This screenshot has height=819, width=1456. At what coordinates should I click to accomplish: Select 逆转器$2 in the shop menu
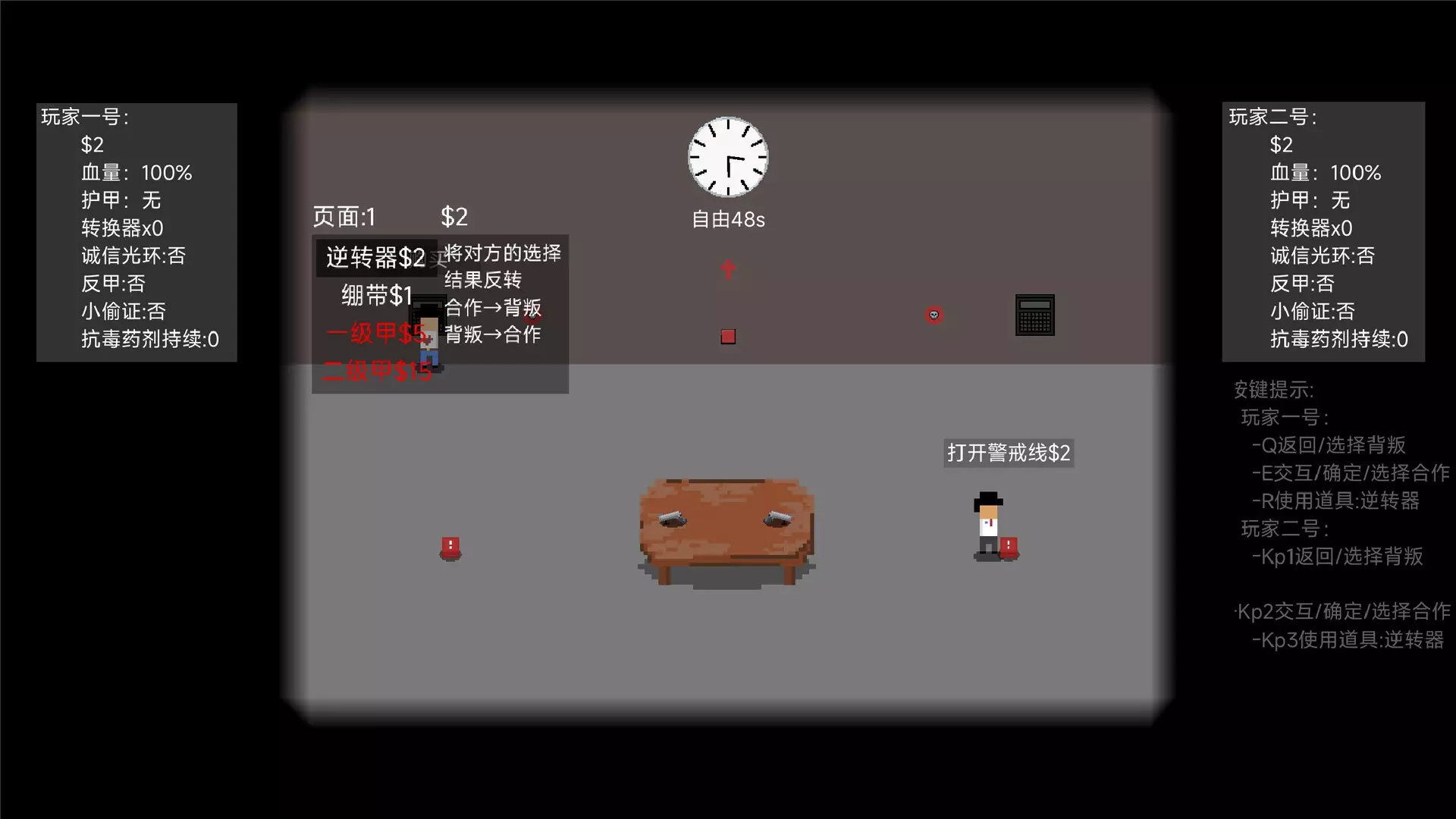click(375, 258)
